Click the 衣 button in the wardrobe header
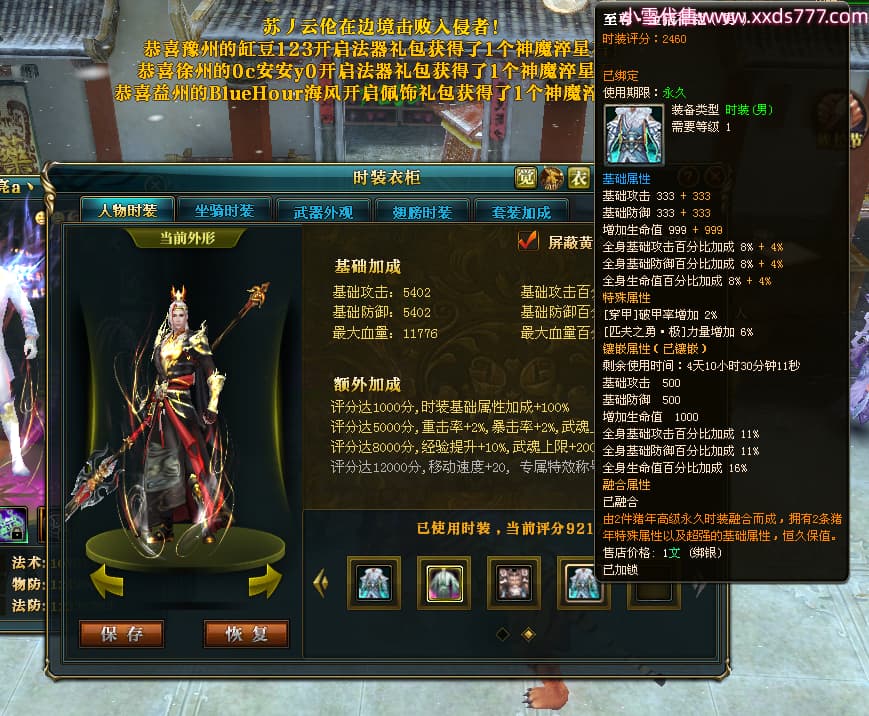 579,178
